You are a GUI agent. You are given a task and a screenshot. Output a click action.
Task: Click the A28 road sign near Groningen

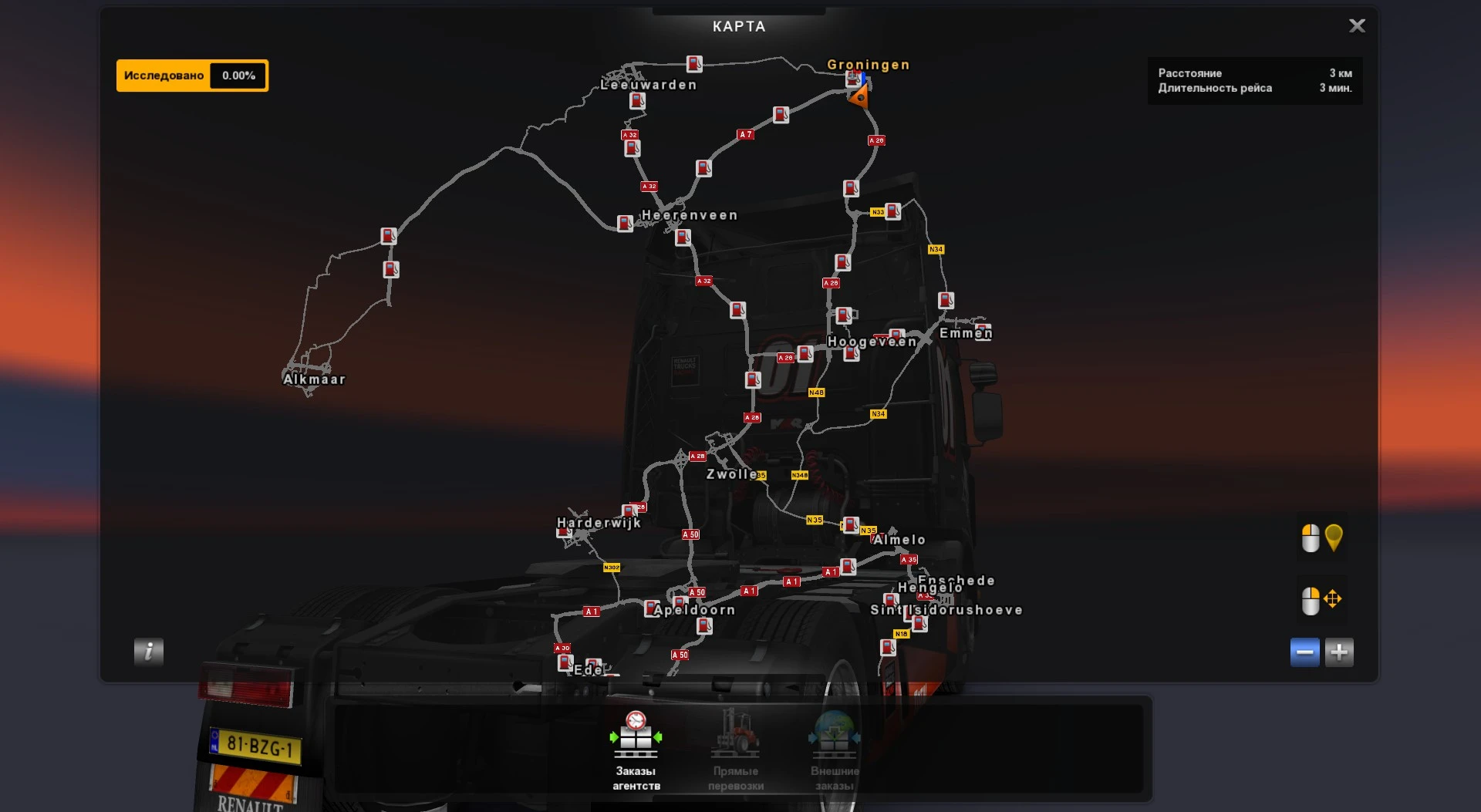pyautogui.click(x=875, y=140)
